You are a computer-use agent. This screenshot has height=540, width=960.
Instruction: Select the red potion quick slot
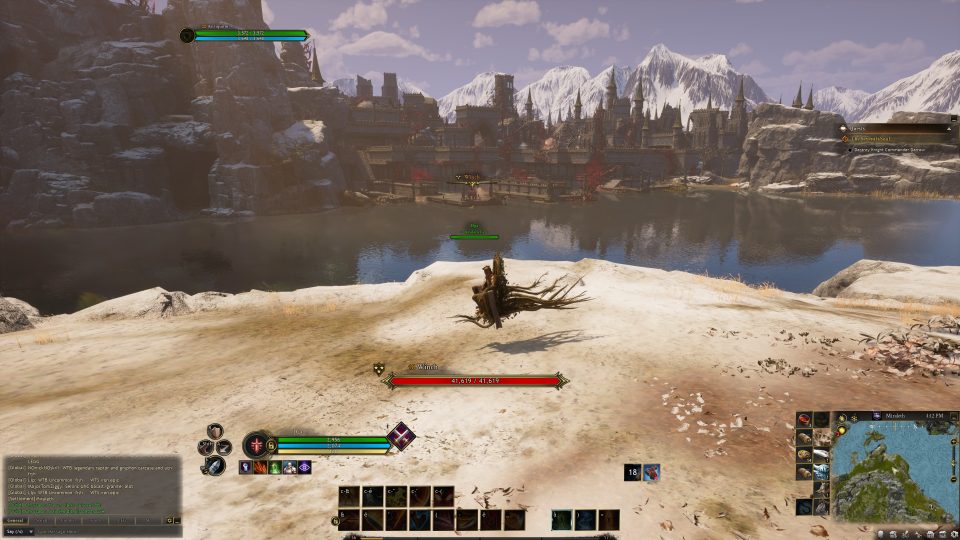[804, 420]
